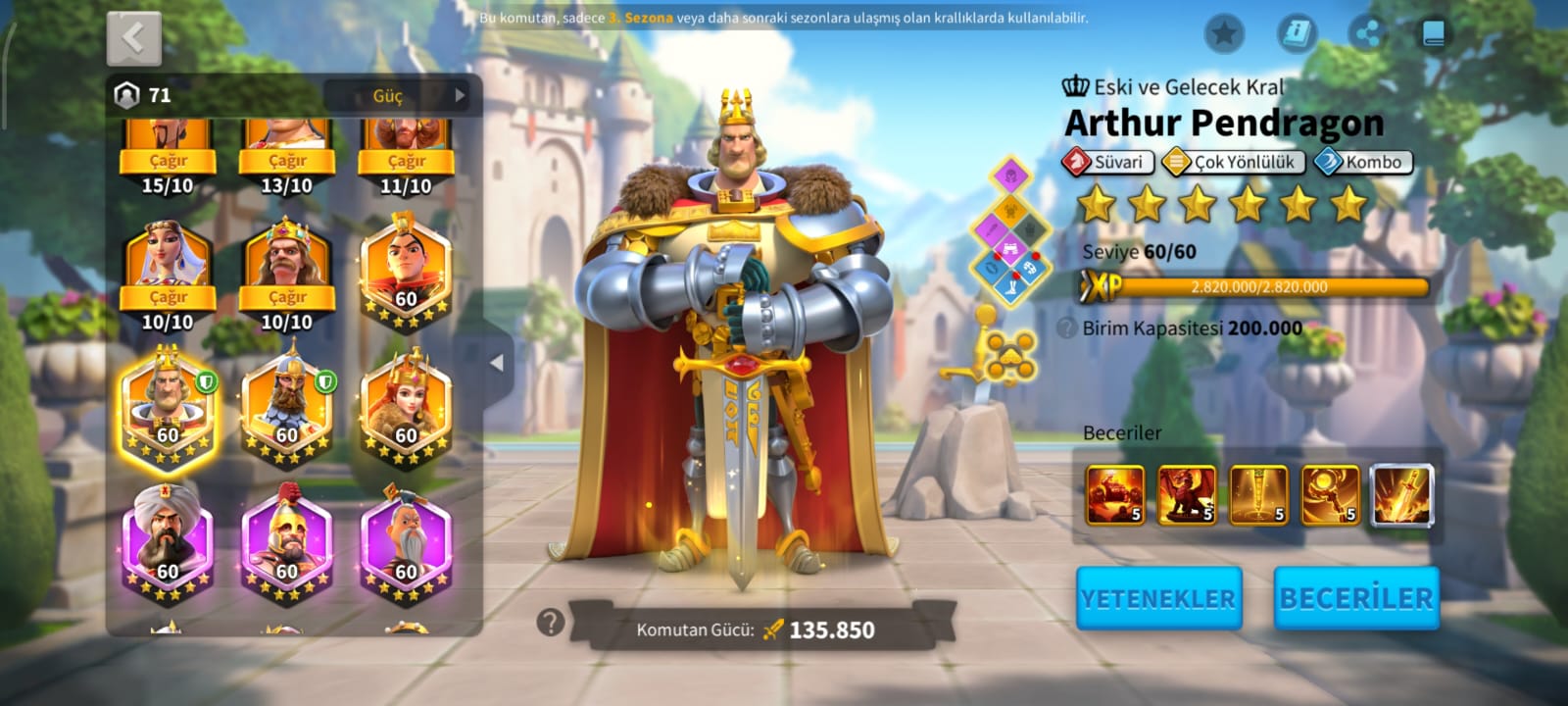View the glowing sword skill icon
The image size is (1568, 706).
(1401, 495)
